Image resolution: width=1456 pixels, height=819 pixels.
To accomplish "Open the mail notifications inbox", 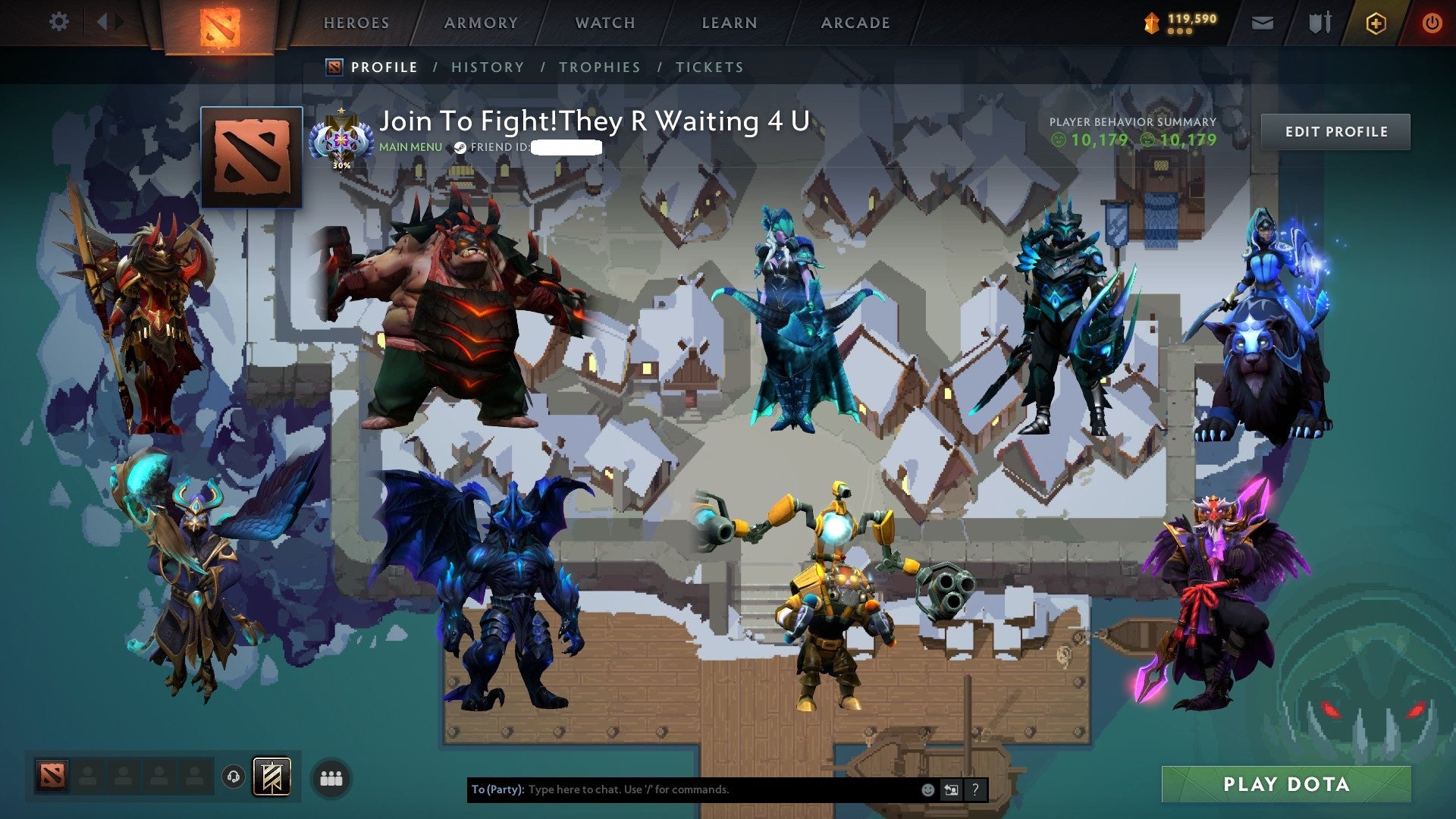I will (1262, 23).
